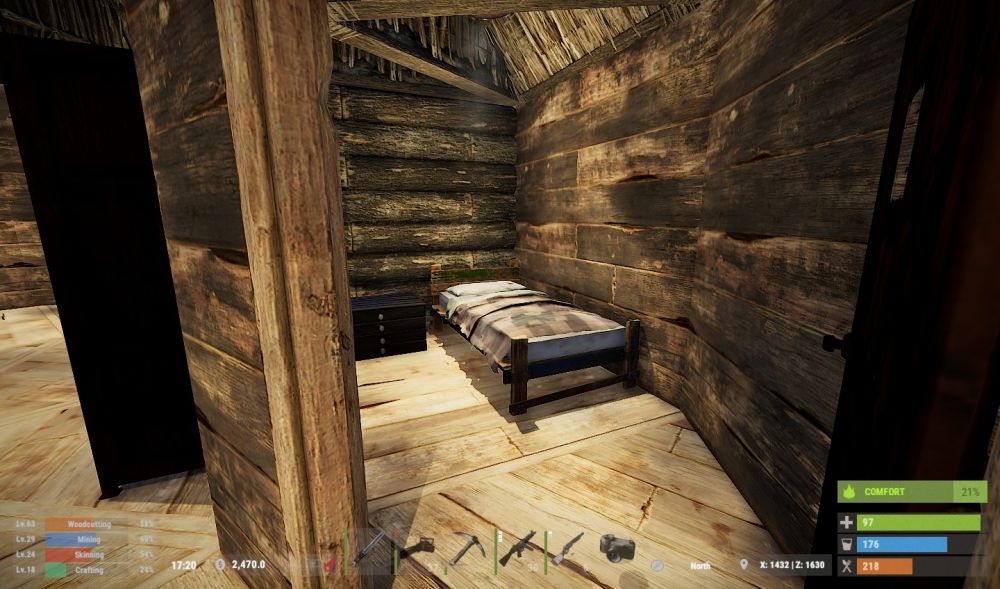Equip the revolver from the hotbar

(567, 548)
